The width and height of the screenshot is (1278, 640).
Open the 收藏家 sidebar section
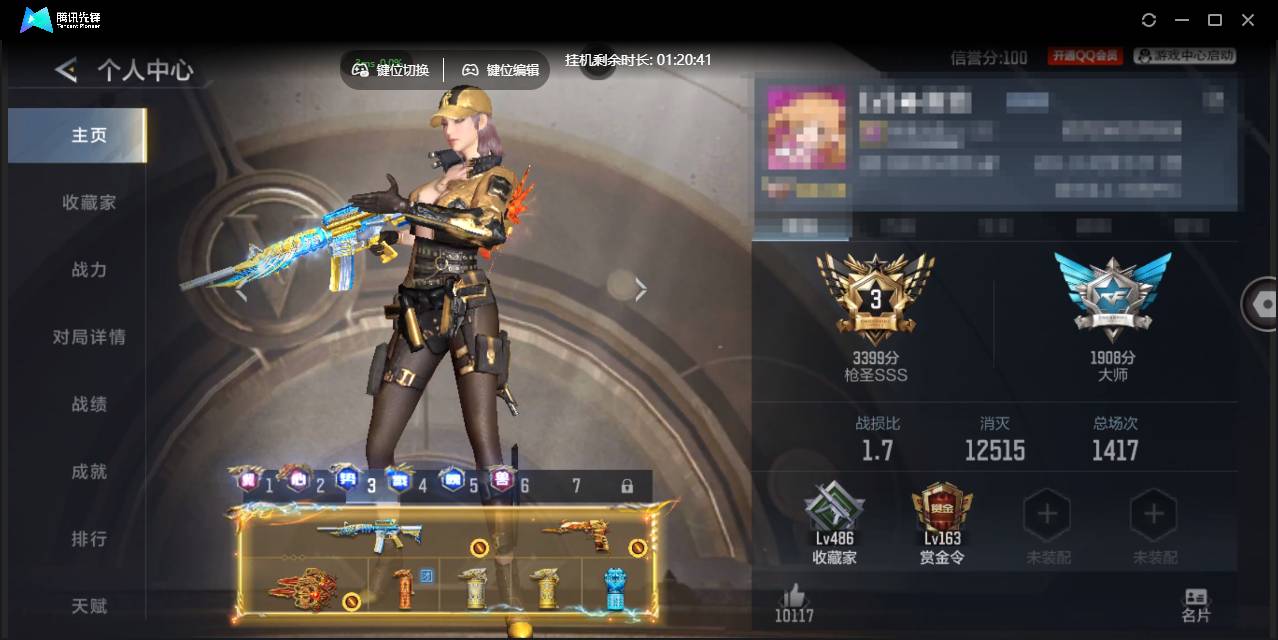pos(88,202)
